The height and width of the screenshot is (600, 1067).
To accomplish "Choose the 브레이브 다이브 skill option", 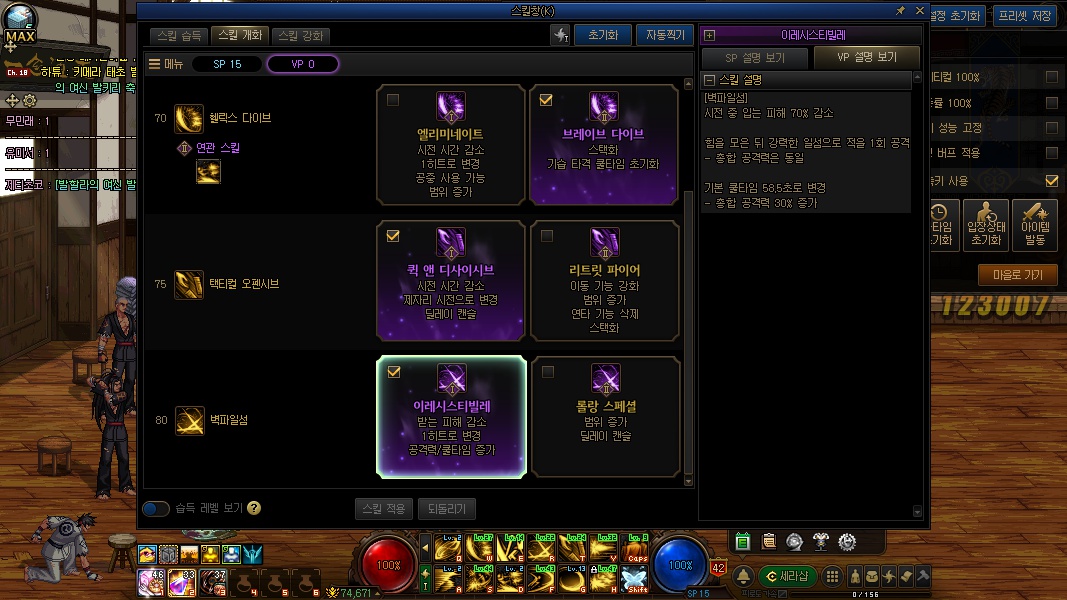I will 603,145.
